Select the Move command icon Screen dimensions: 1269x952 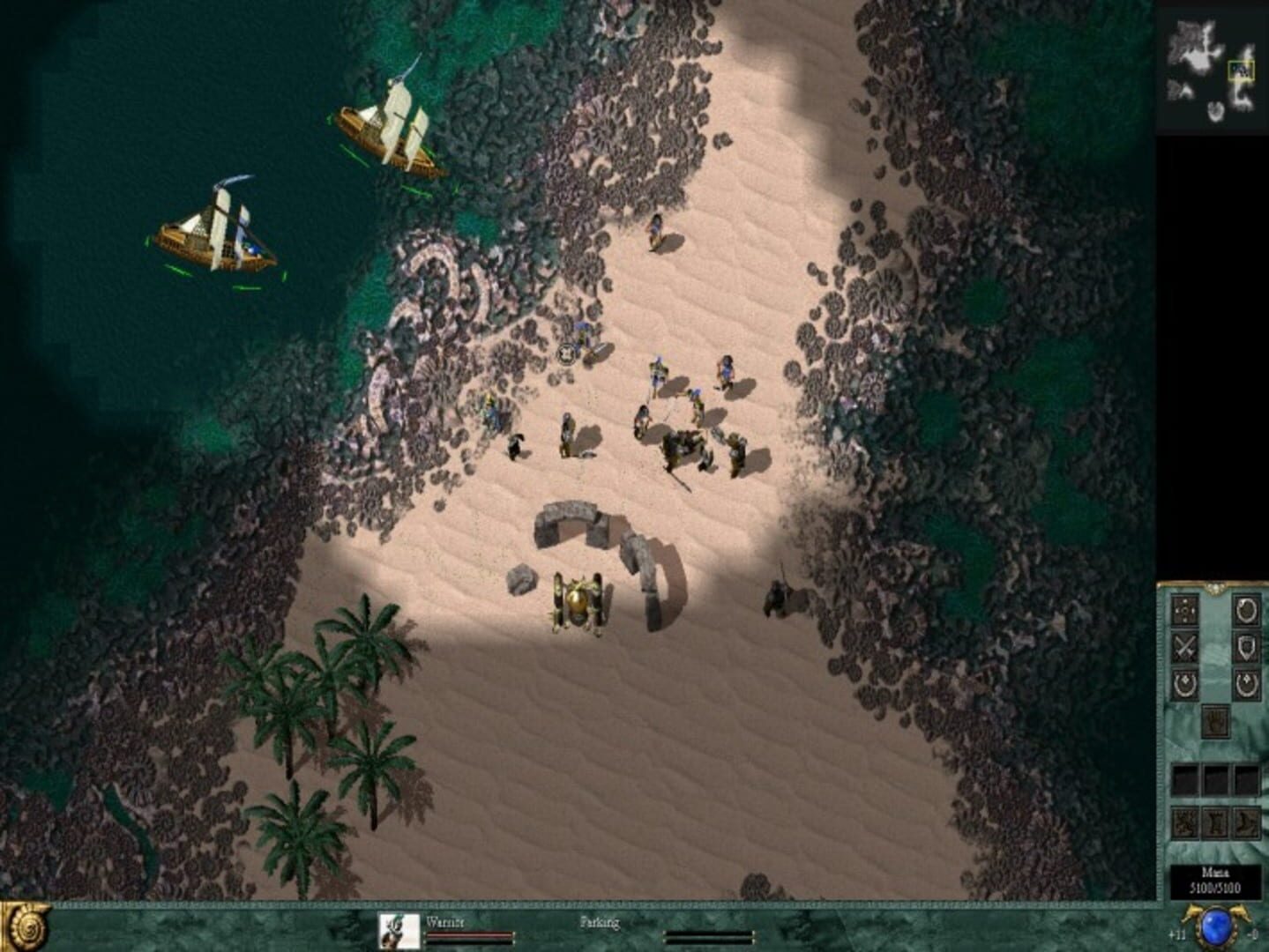[x=1186, y=610]
